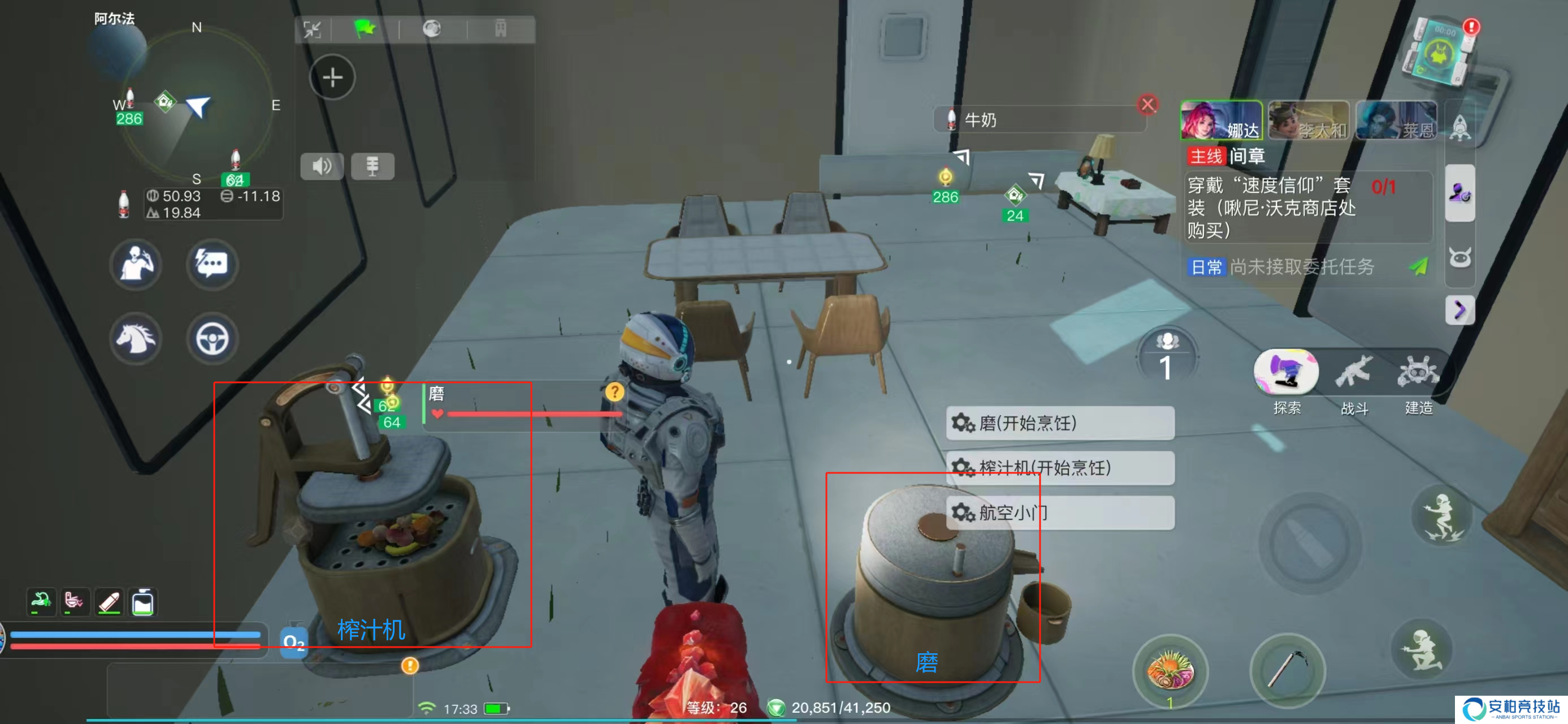Select 榨汁机(开始烹饪) interaction option

coord(1059,468)
